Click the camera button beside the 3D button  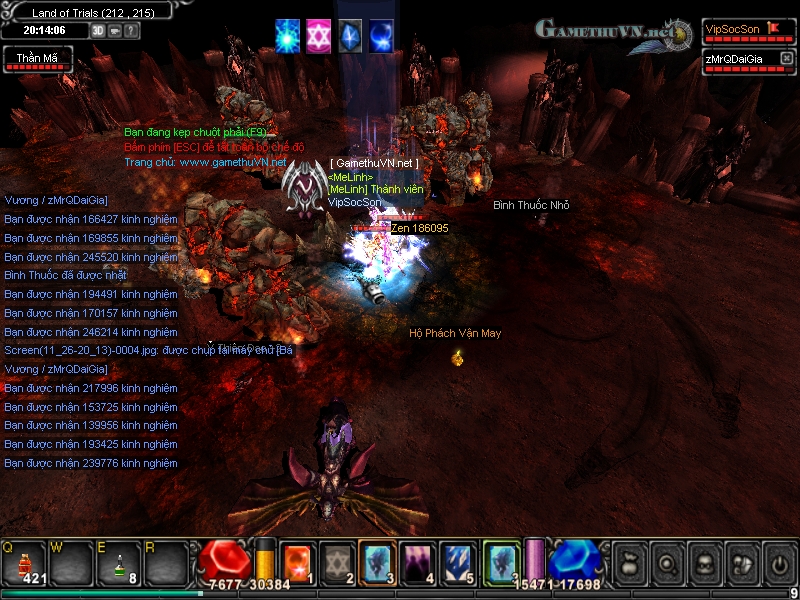115,30
